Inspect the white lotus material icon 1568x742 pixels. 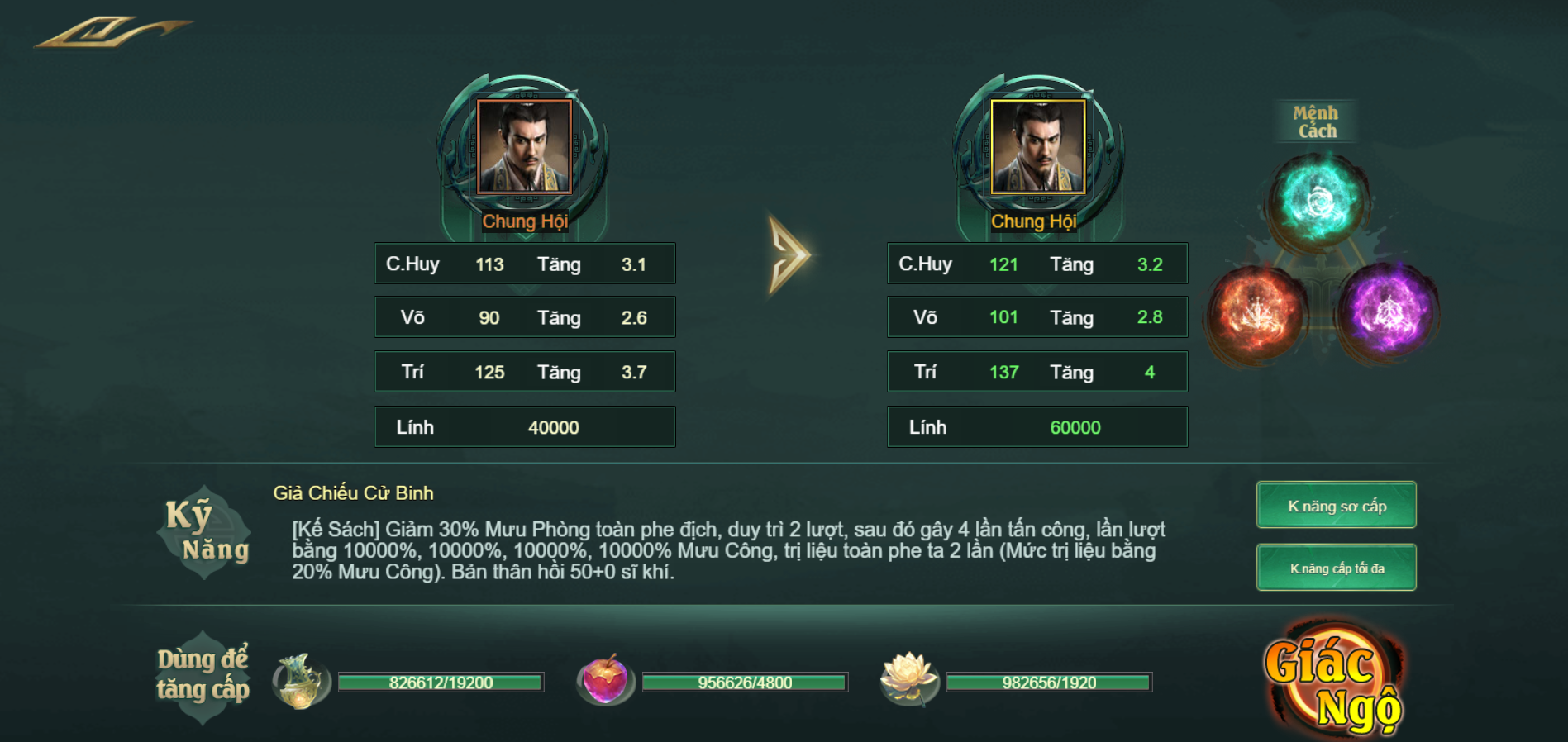click(908, 679)
